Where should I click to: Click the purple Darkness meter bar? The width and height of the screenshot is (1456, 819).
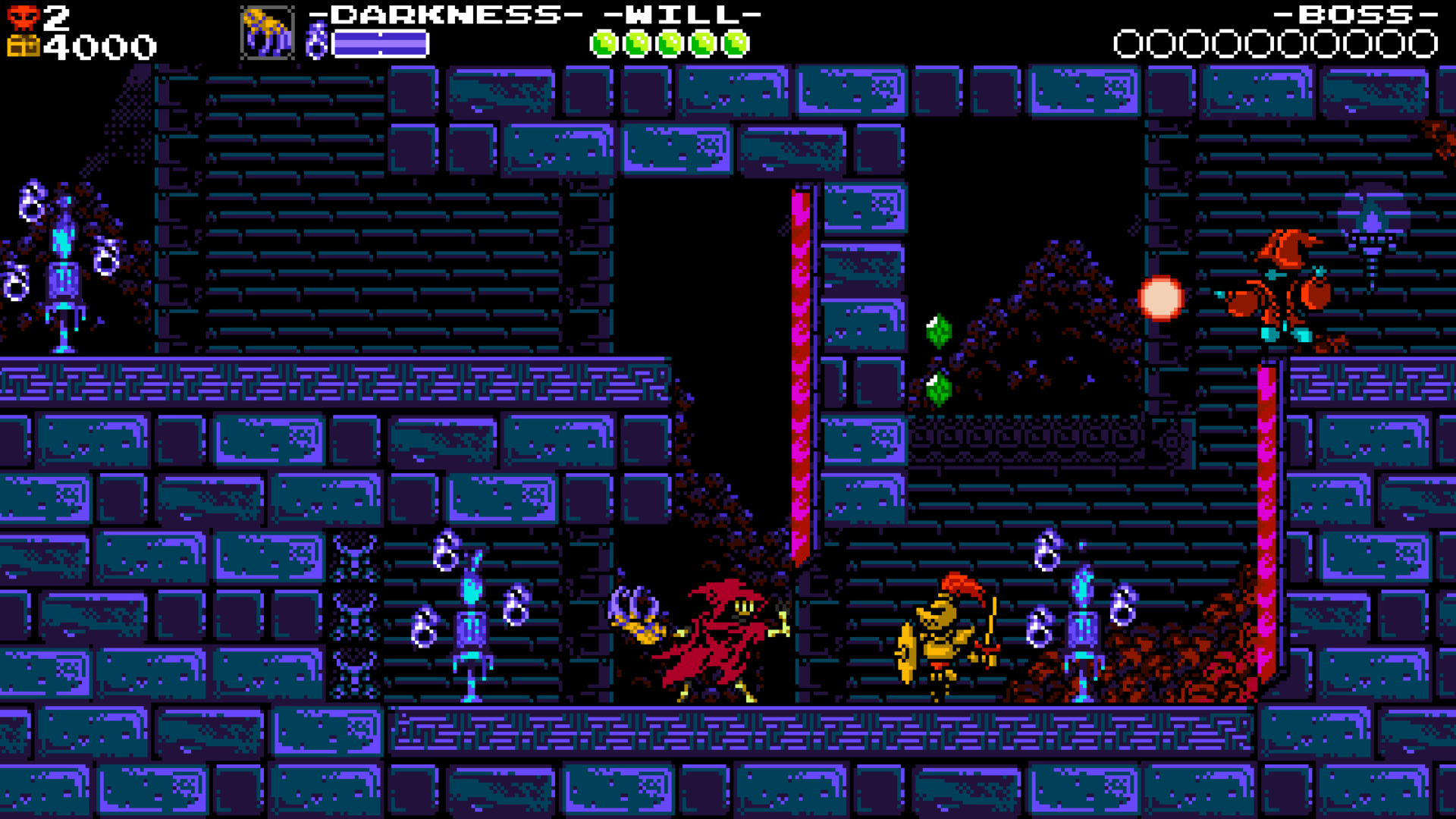tap(379, 43)
